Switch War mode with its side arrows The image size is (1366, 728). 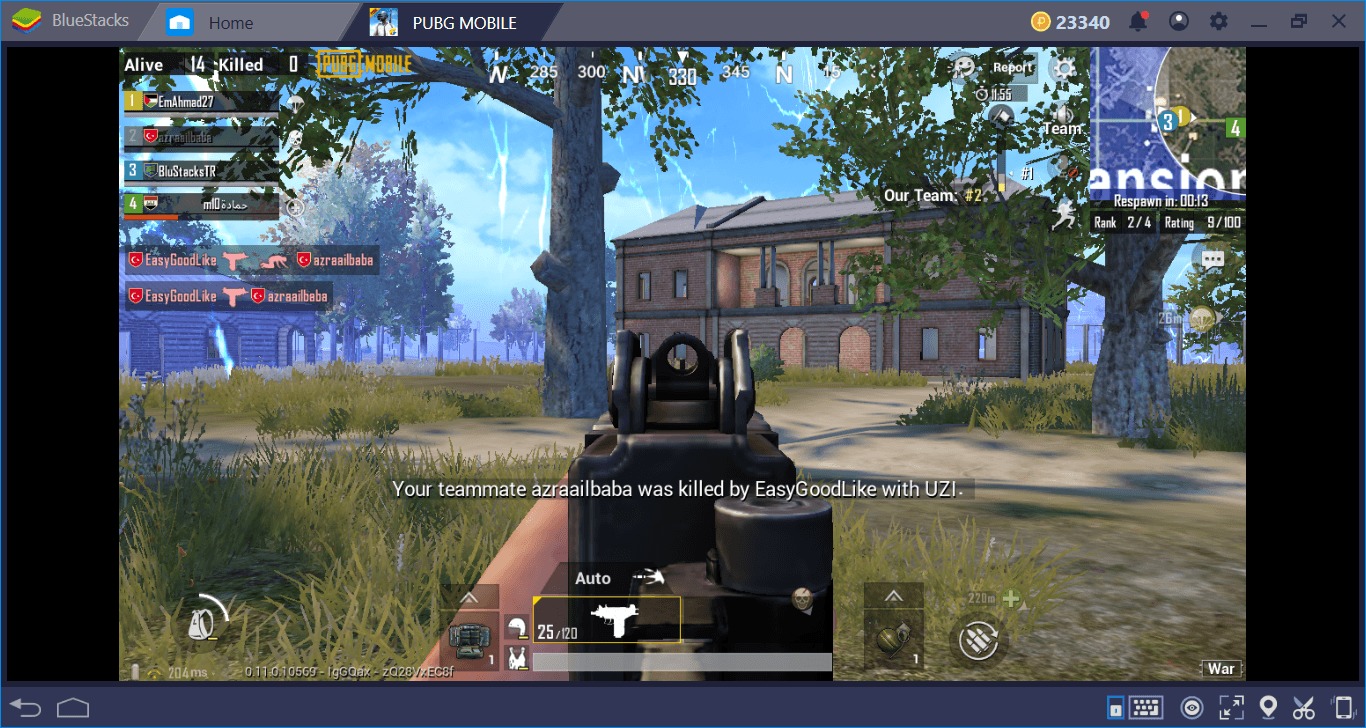point(1222,667)
